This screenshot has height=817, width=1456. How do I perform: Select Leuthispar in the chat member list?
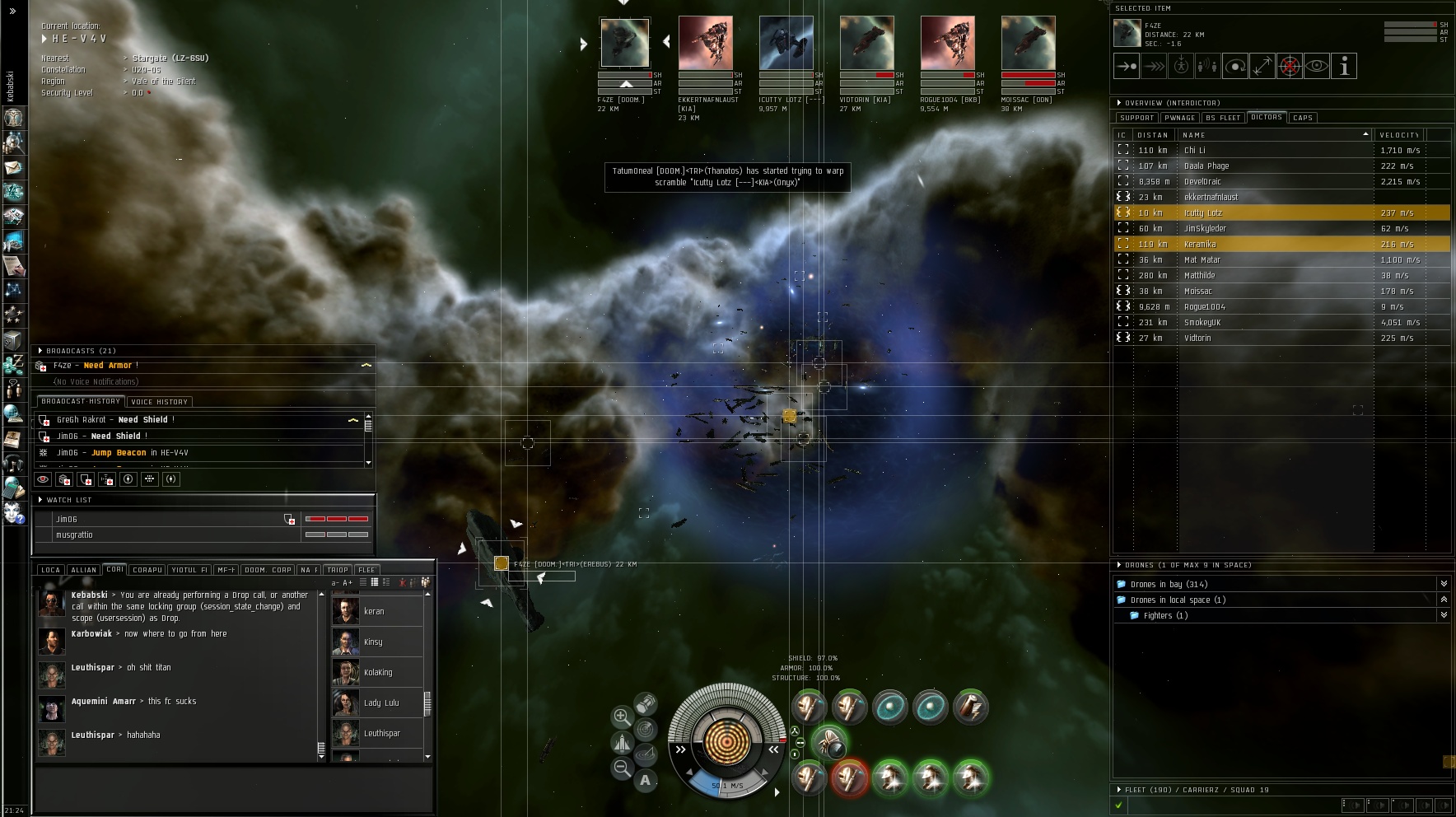click(x=381, y=733)
